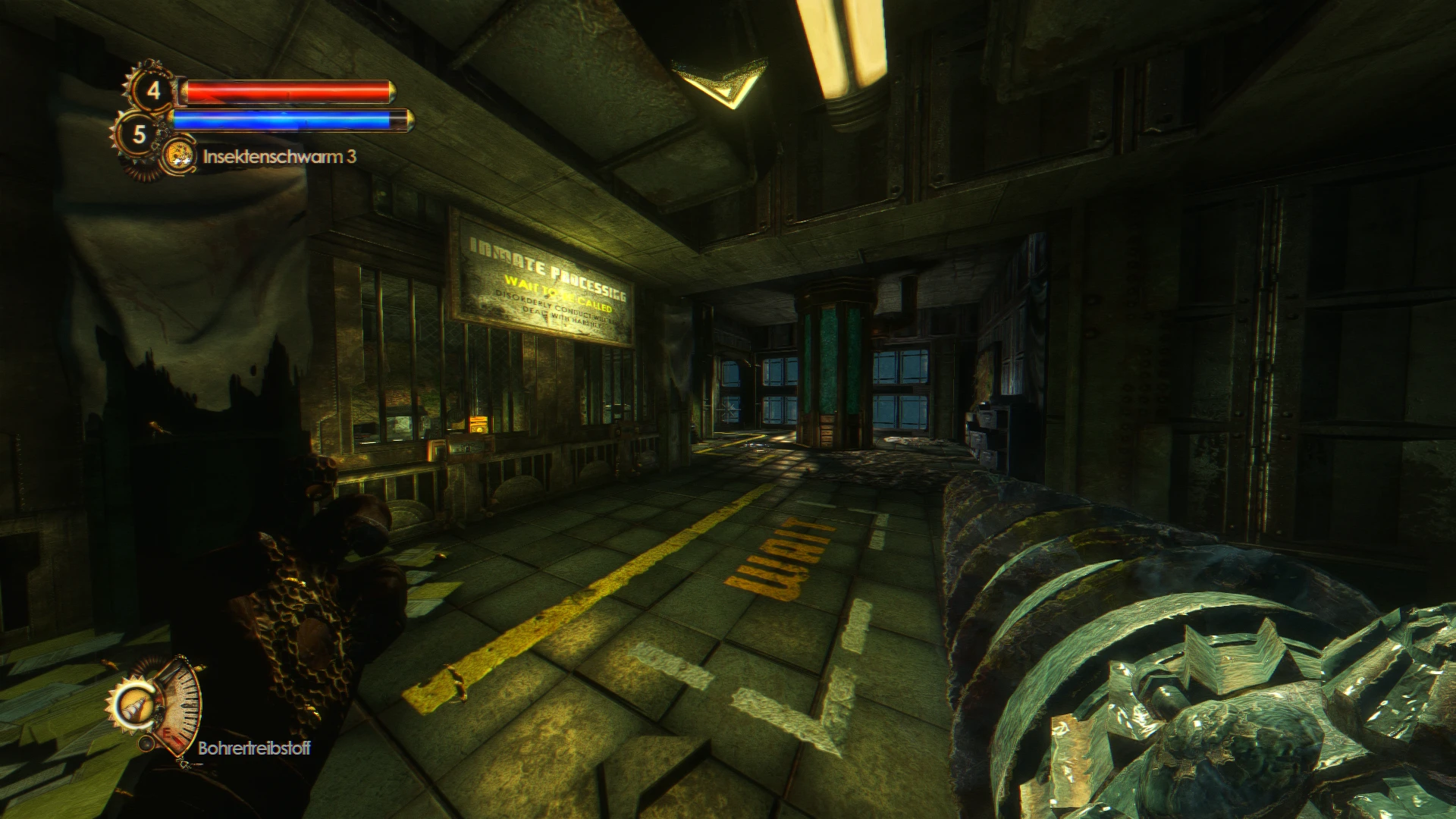Expand the ammo slot number 5
This screenshot has height=819, width=1456.
[140, 135]
